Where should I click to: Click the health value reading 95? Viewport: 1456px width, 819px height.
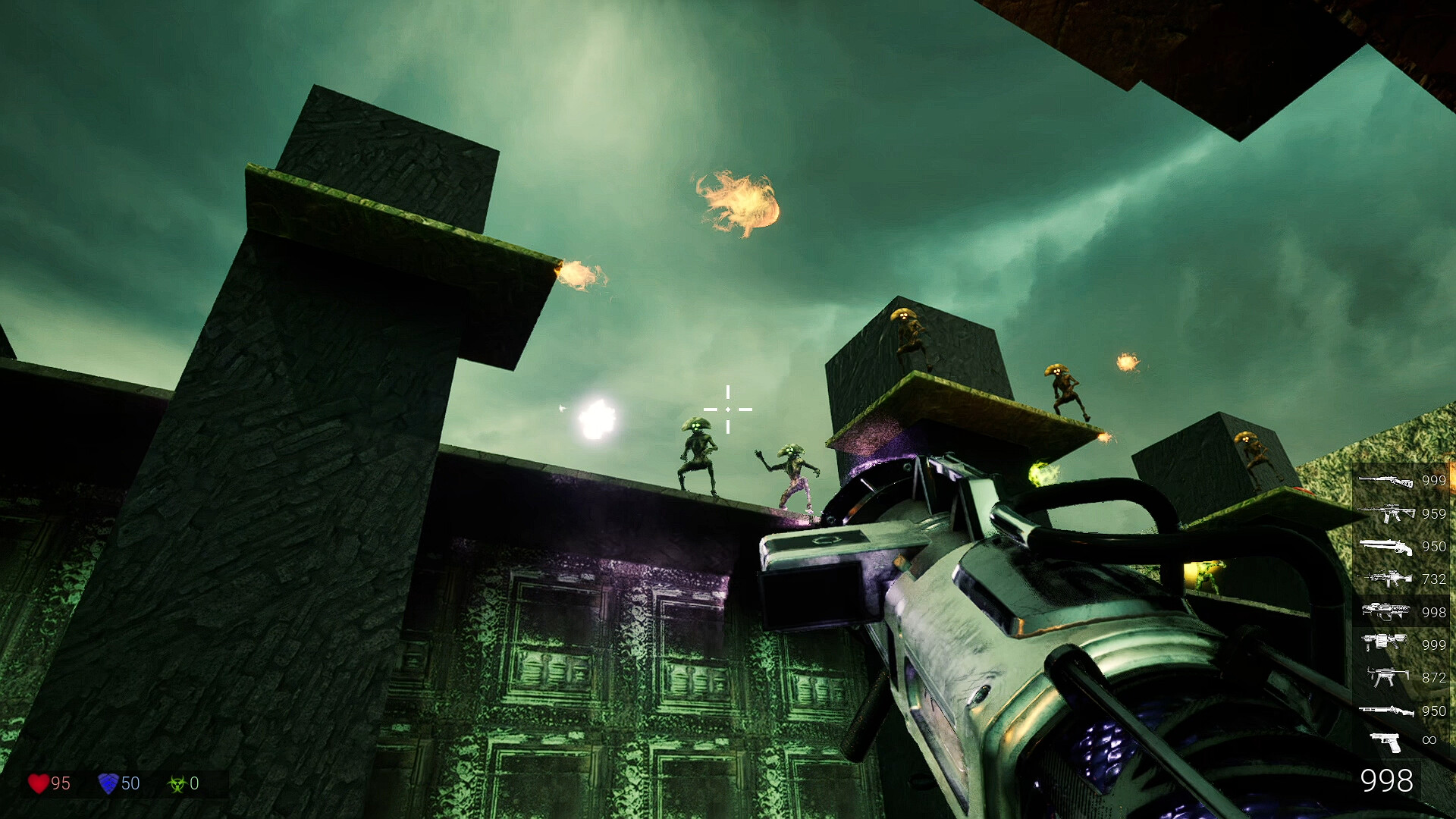(x=61, y=784)
